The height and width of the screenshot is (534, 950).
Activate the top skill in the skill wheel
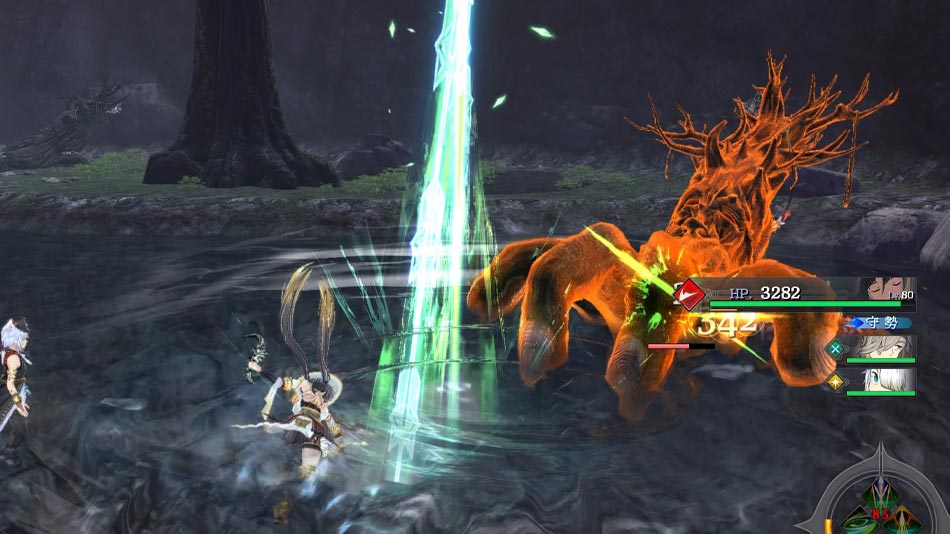880,496
